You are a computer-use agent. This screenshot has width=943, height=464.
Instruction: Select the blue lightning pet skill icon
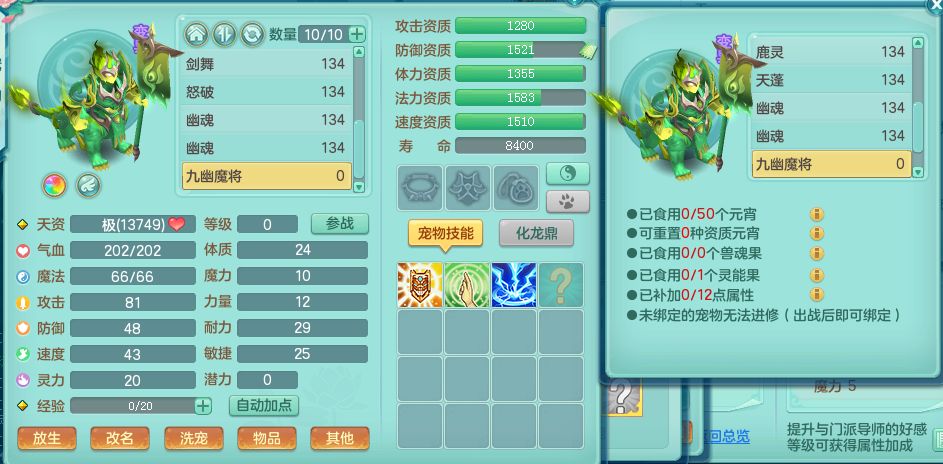(x=514, y=285)
